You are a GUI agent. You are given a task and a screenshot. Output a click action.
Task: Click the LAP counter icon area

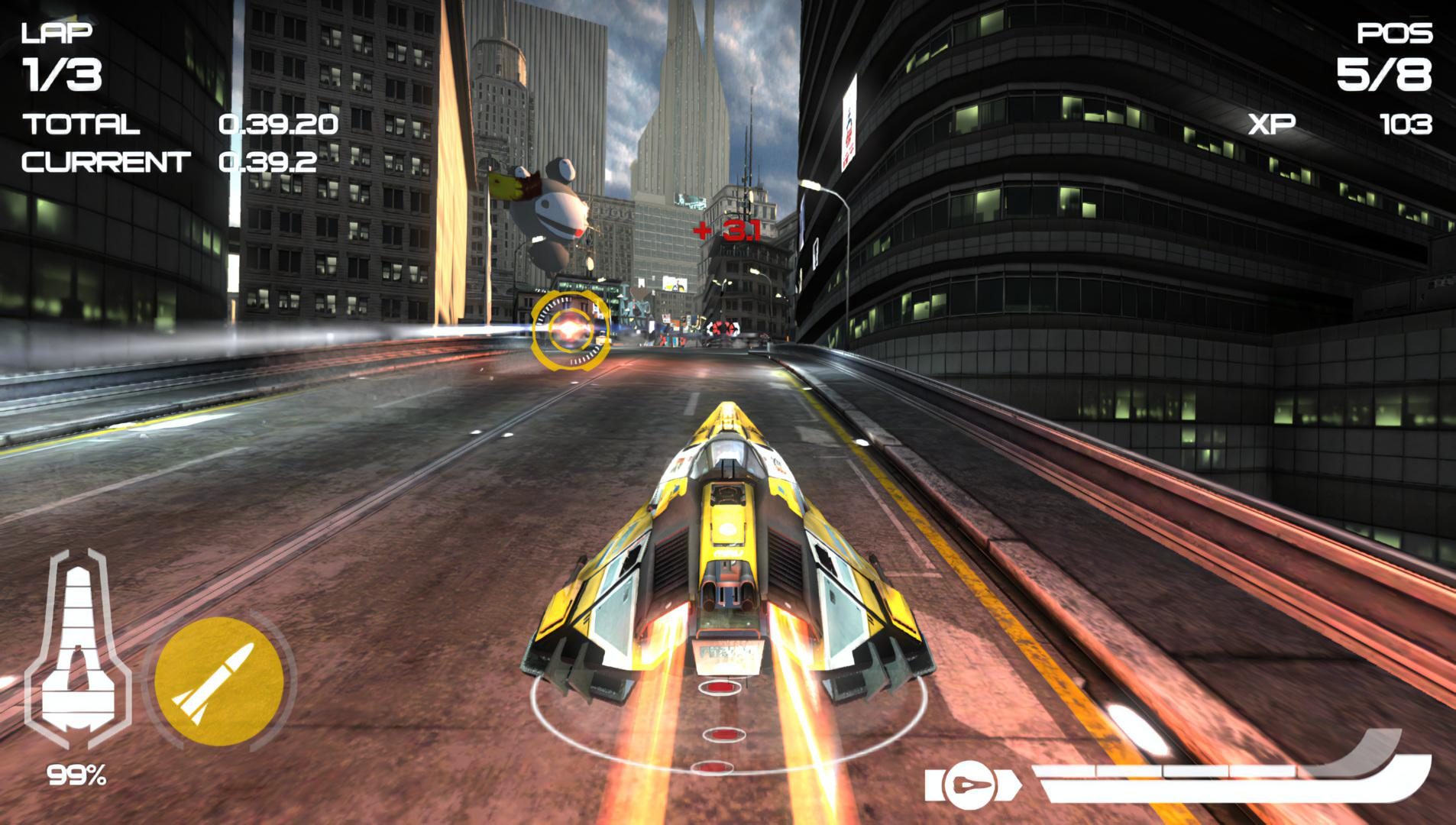point(57,34)
